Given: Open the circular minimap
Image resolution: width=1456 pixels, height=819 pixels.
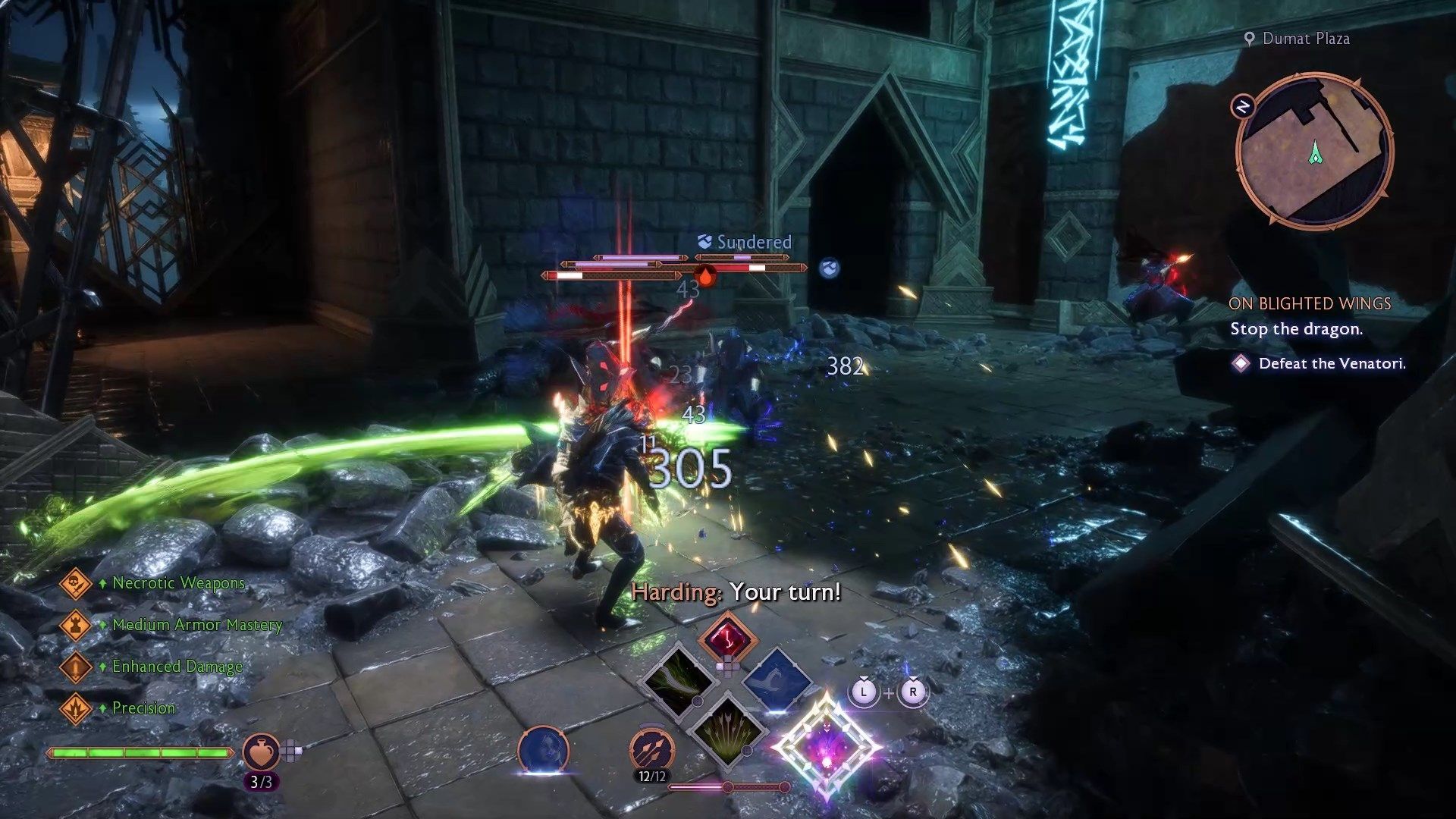Looking at the screenshot, I should [x=1314, y=149].
